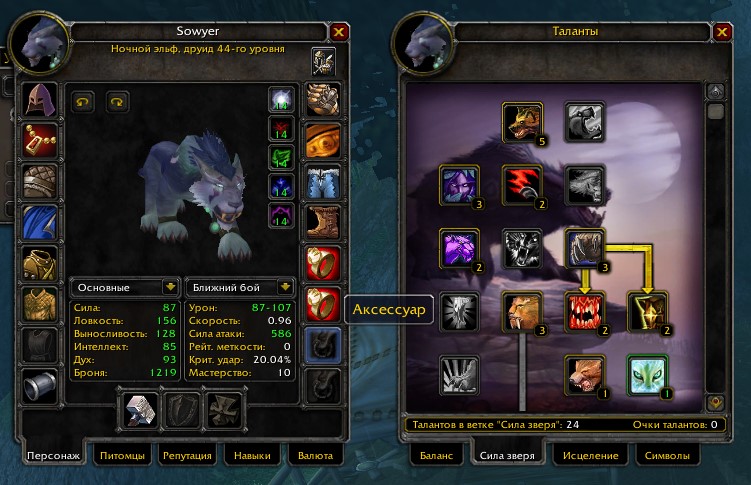
Task: Switch to the Питомцы tab
Action: pos(123,456)
